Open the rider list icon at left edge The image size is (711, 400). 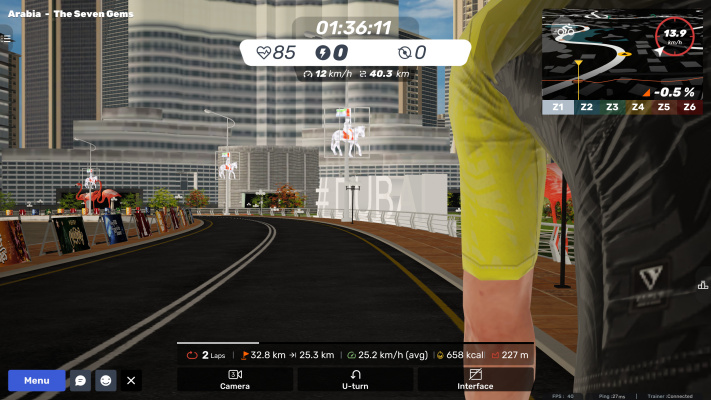coord(6,38)
